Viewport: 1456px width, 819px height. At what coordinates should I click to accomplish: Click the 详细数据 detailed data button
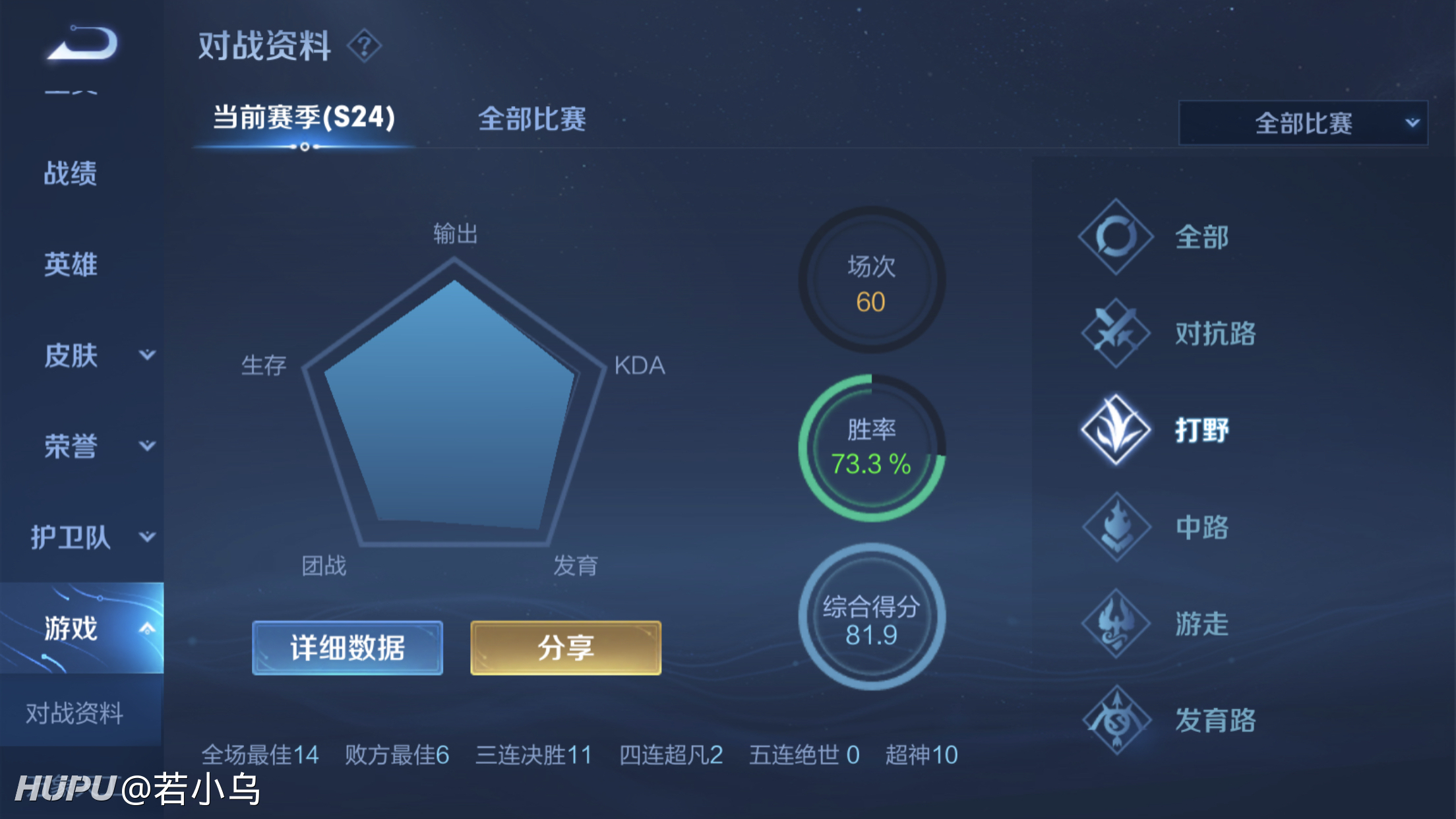click(x=347, y=648)
